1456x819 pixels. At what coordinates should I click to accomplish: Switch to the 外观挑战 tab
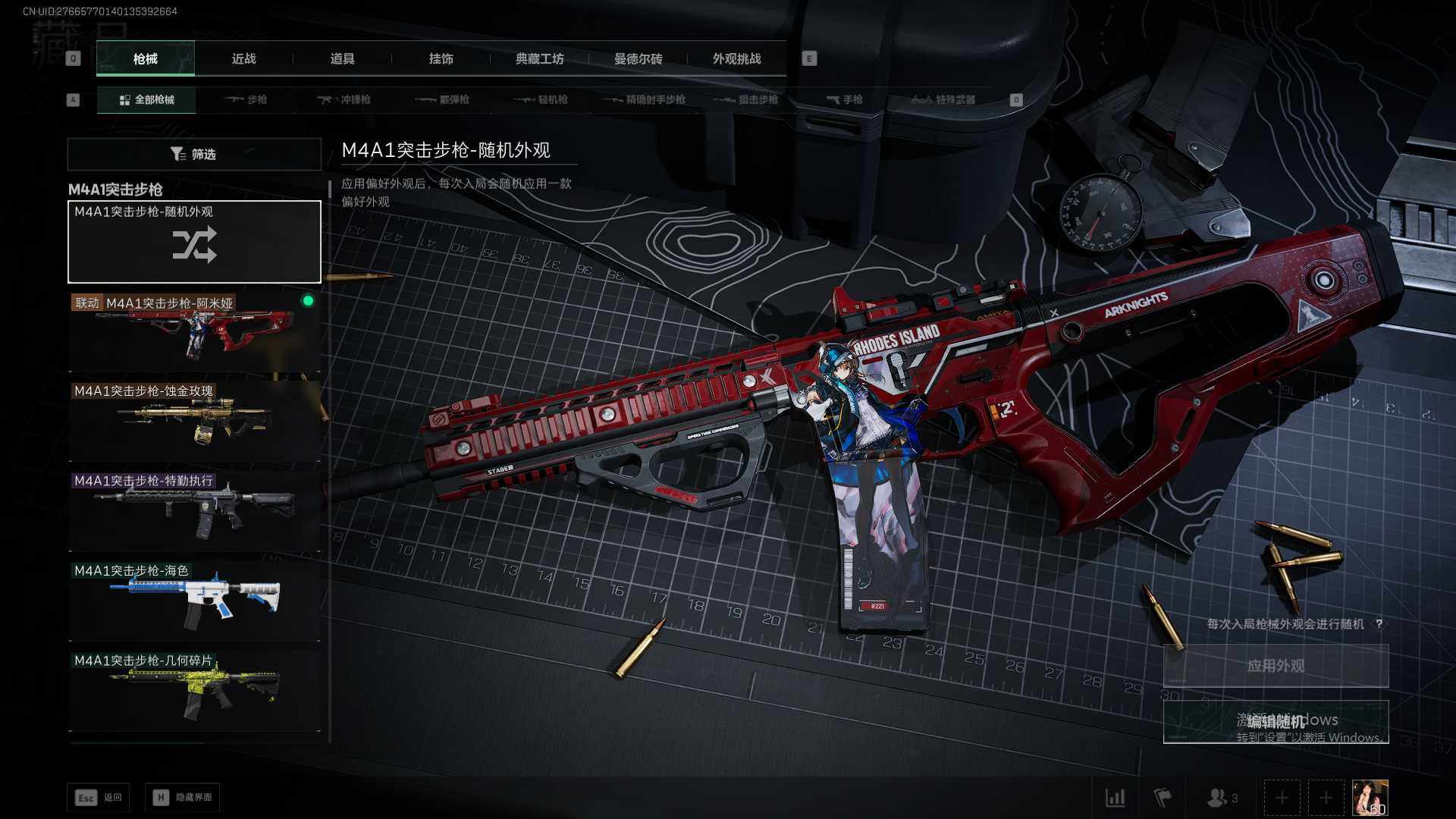pyautogui.click(x=736, y=59)
